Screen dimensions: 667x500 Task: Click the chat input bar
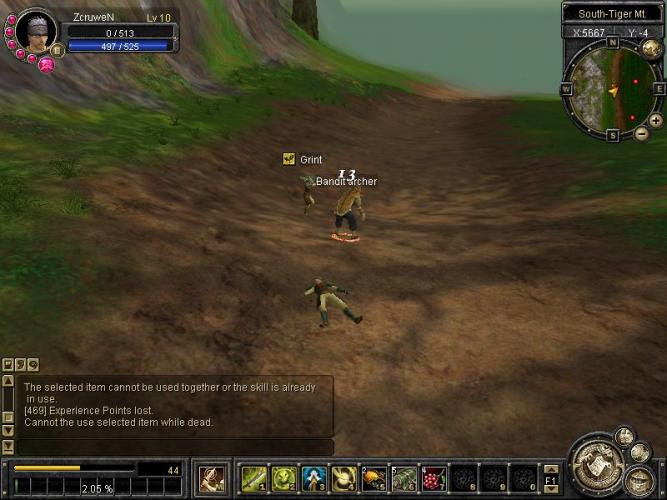pyautogui.click(x=175, y=446)
